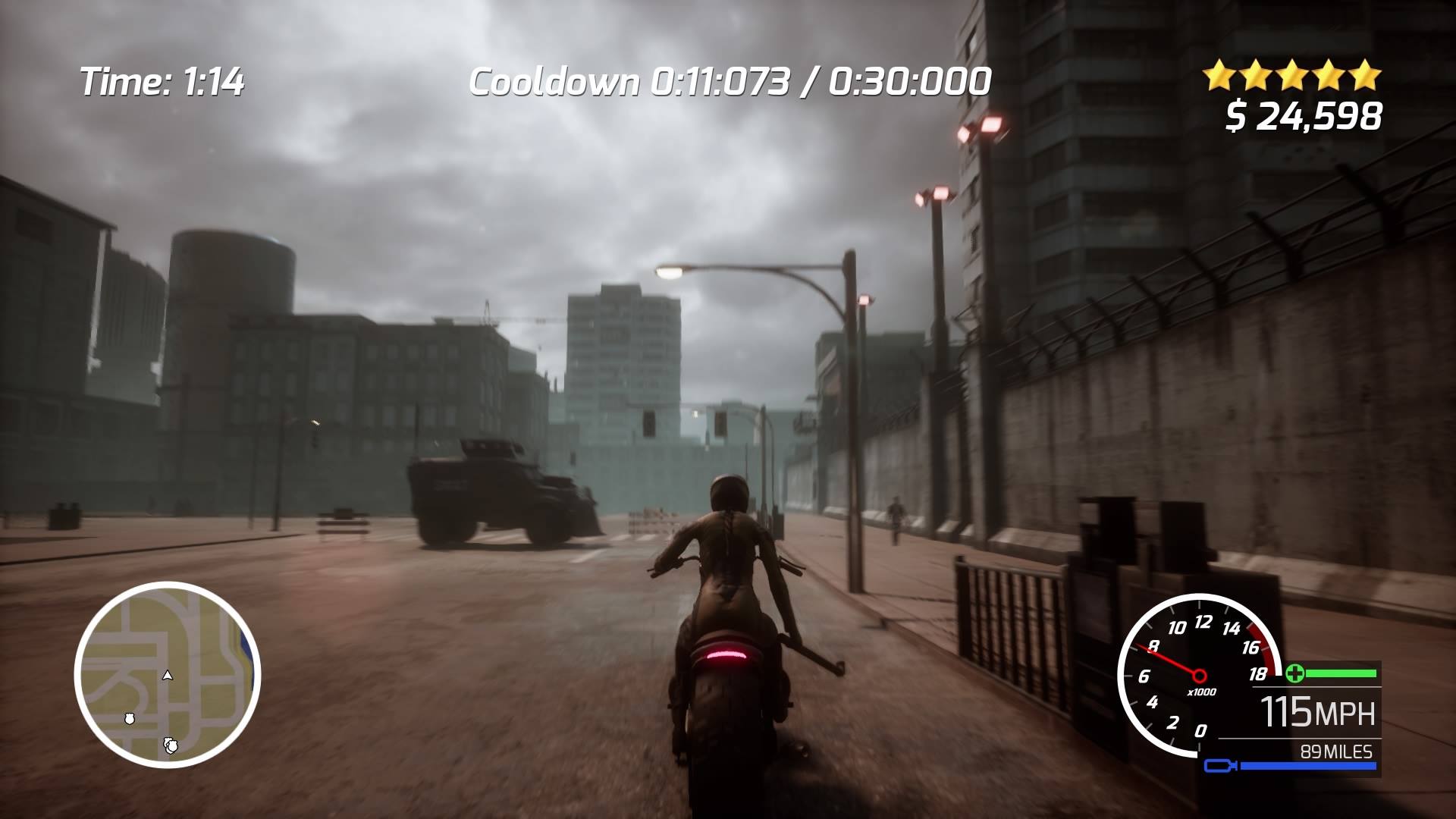Select the white player arrow on the minimap
The width and height of the screenshot is (1456, 819).
coord(168,675)
